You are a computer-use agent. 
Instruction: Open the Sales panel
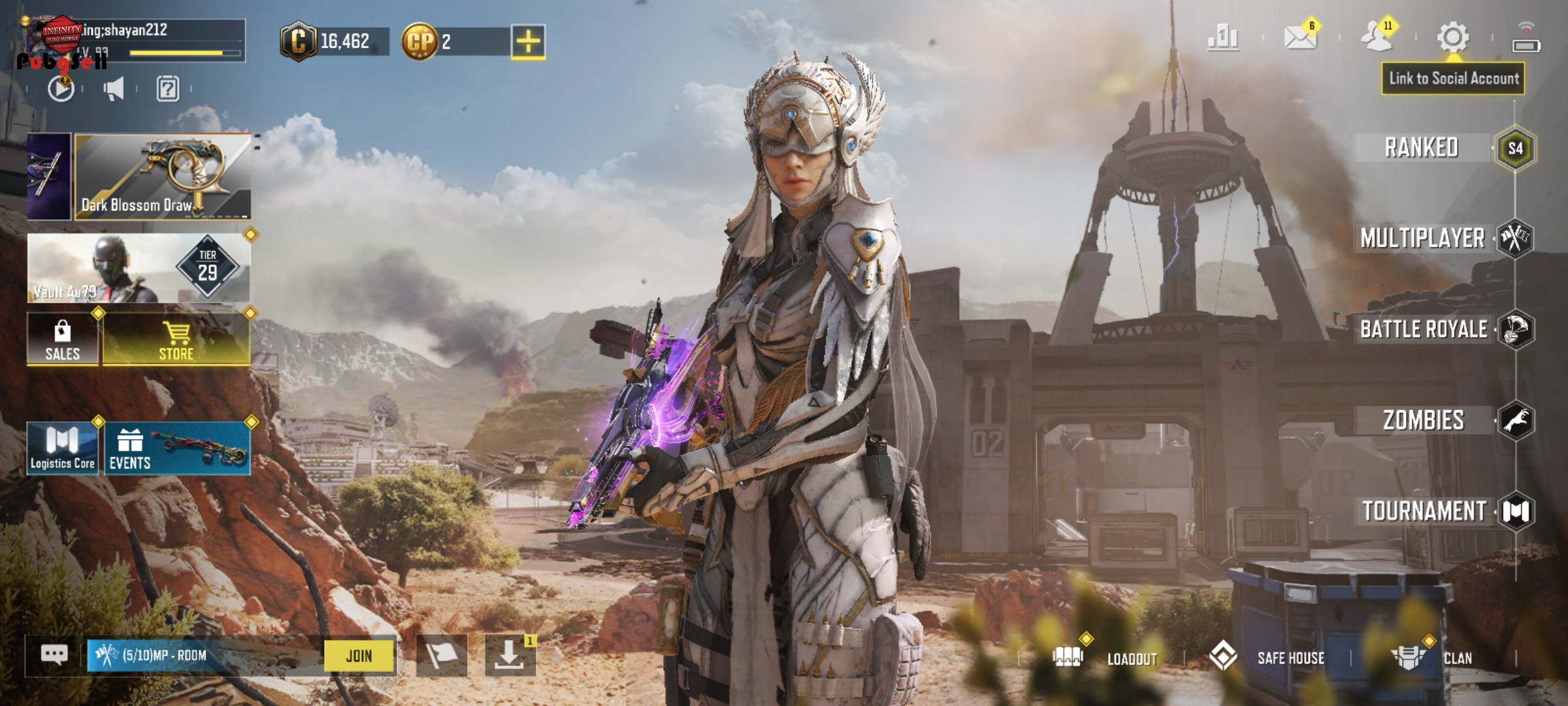pyautogui.click(x=63, y=339)
